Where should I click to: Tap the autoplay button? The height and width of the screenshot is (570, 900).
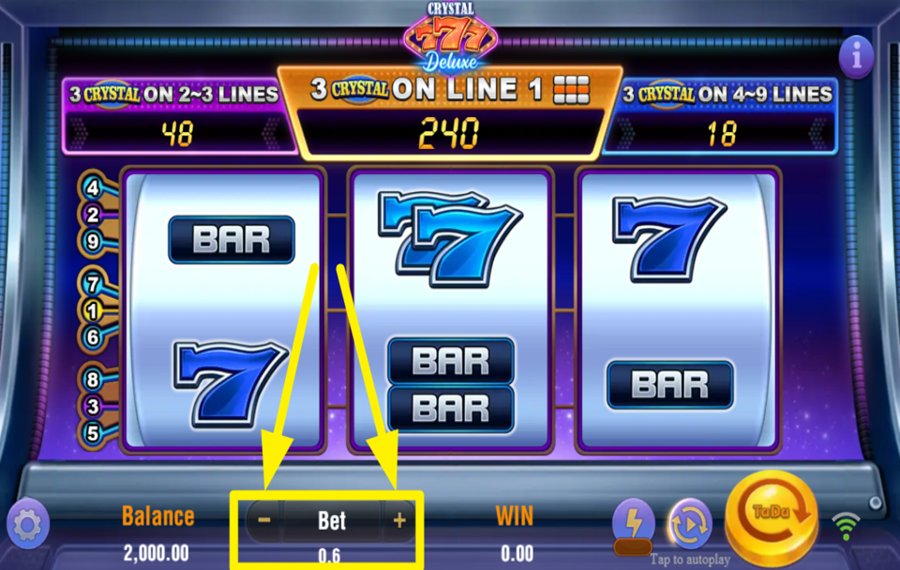[689, 523]
